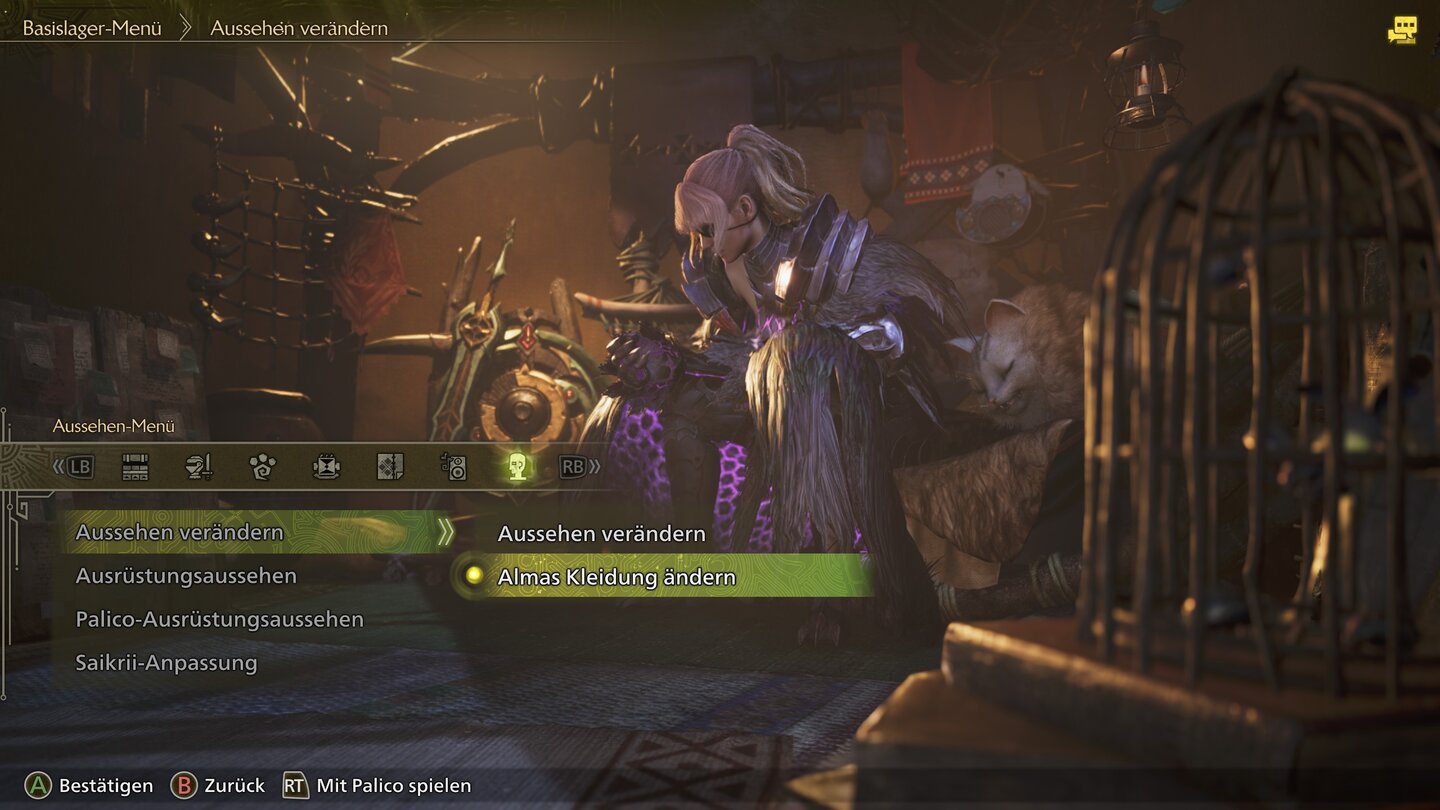Open Saikrii-Anpassung
Screen dimensions: 1440x810
click(x=166, y=662)
